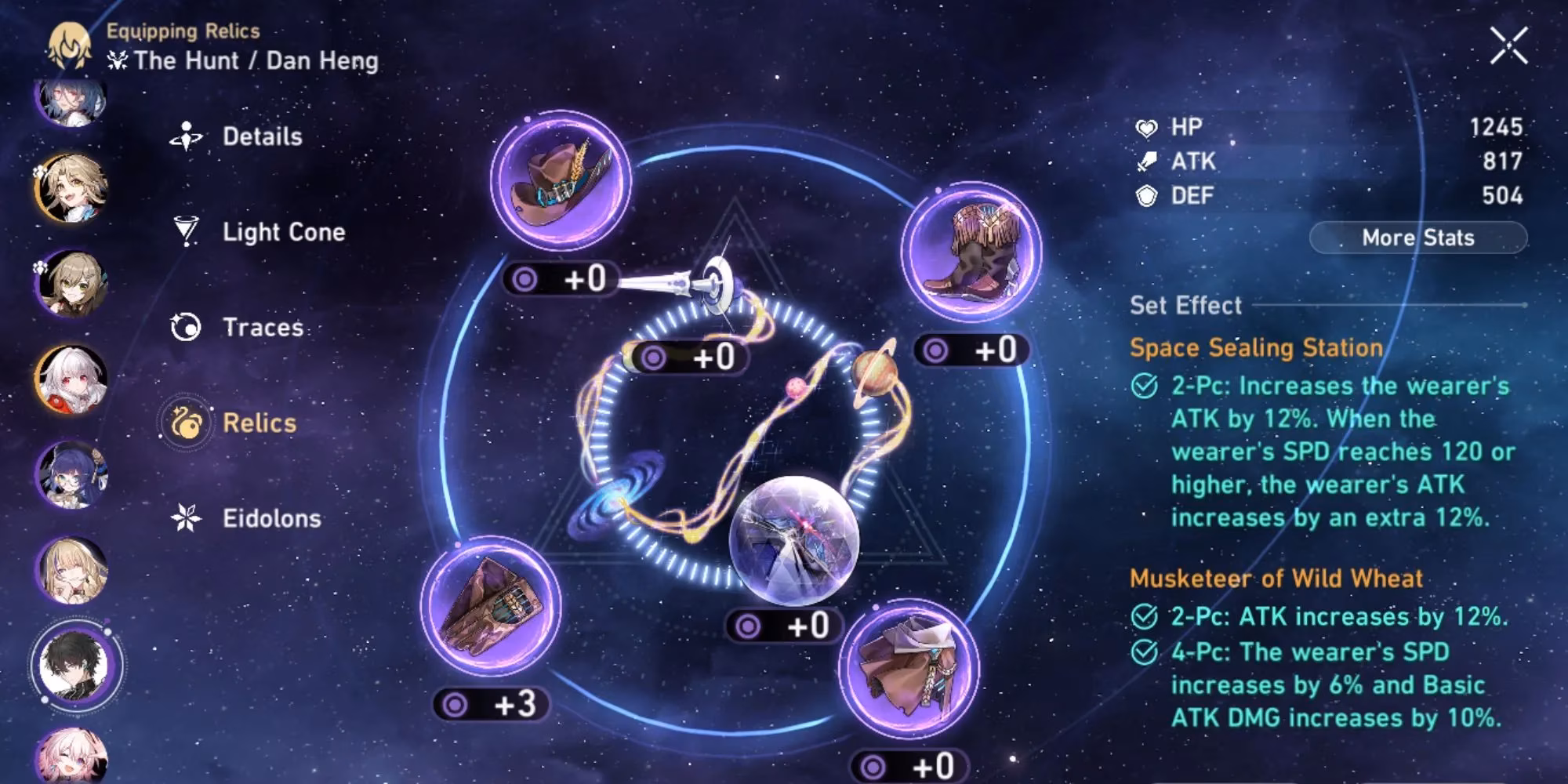View the Eidolons tab

[x=270, y=518]
